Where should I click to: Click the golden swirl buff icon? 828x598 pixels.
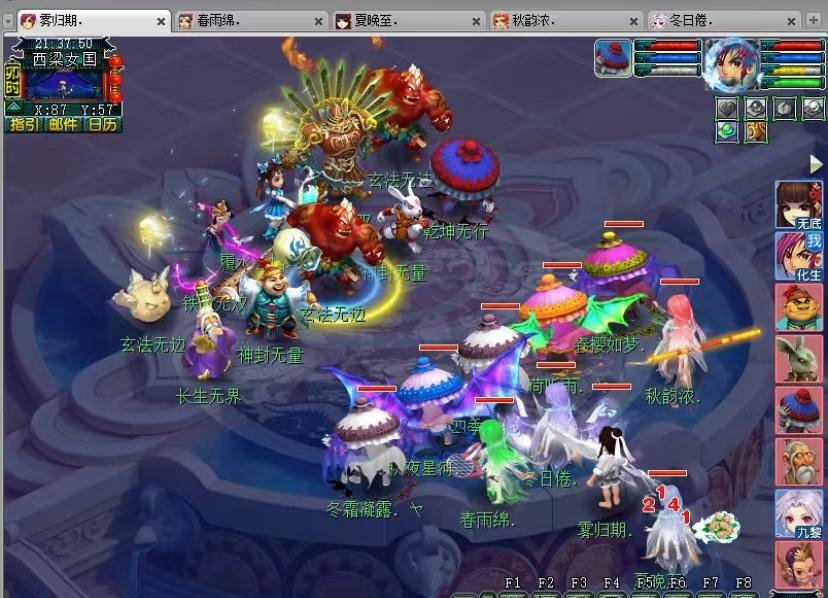(x=756, y=130)
